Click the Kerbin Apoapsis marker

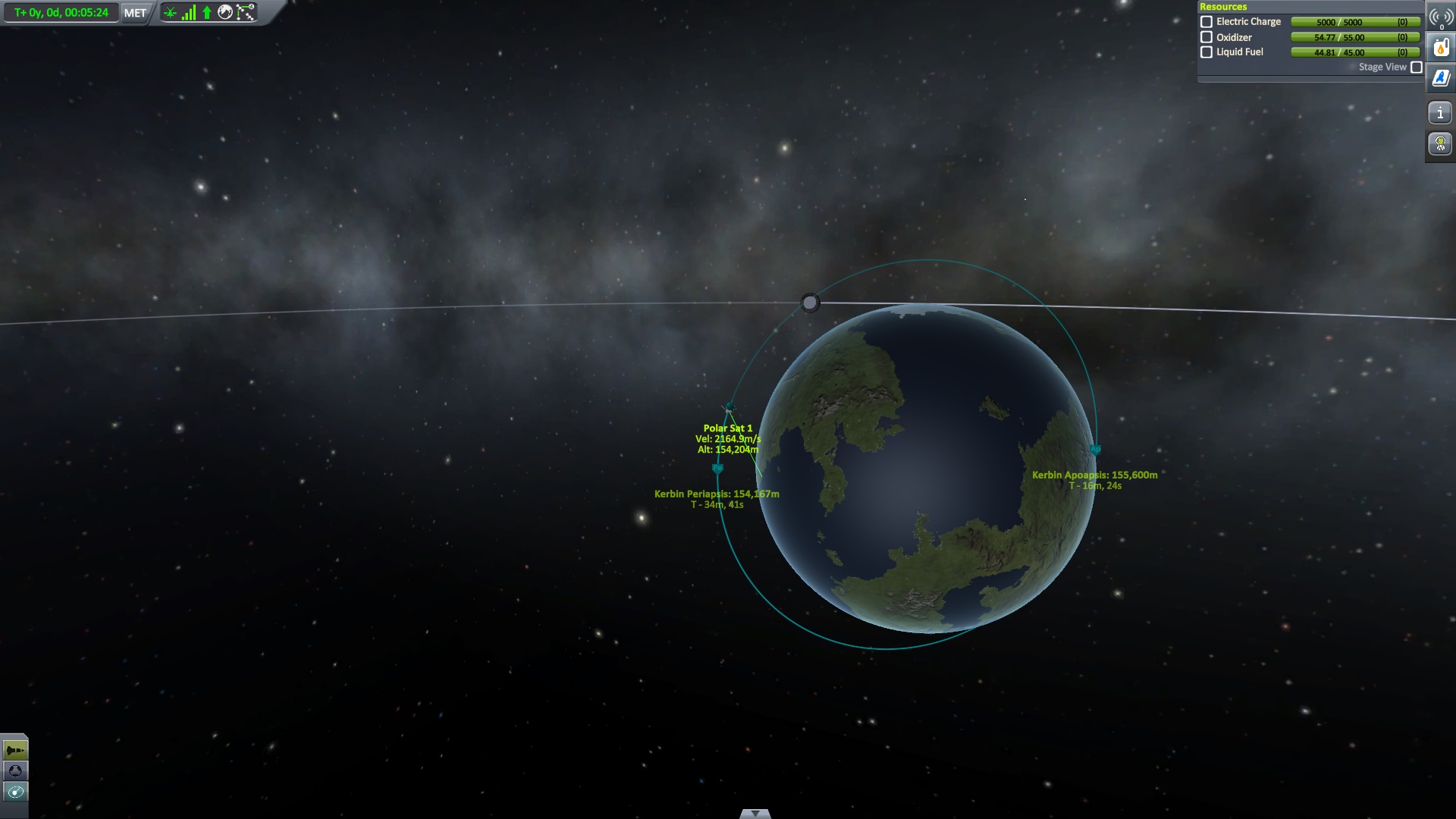(x=1095, y=450)
